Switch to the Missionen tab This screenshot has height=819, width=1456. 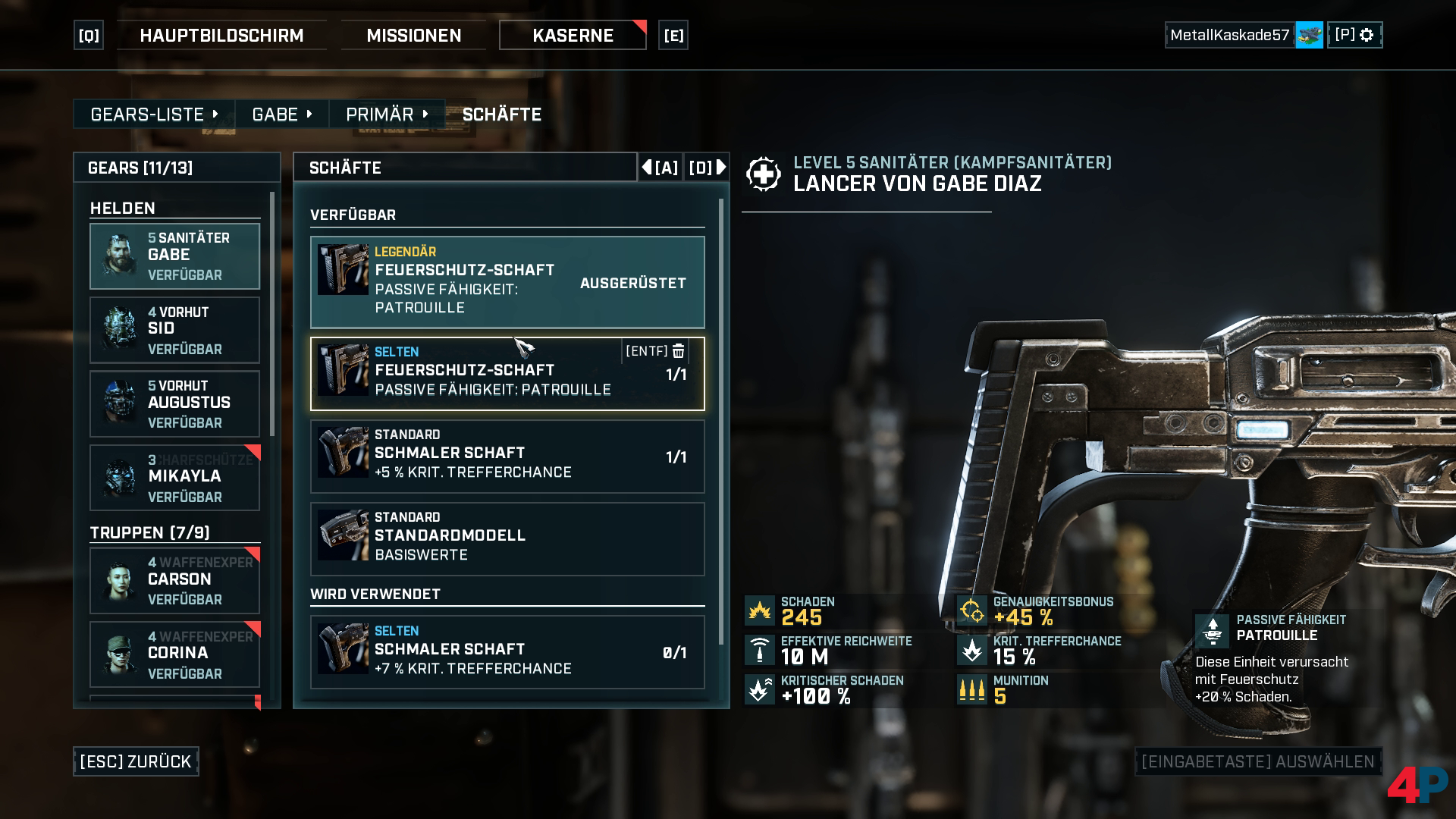pyautogui.click(x=413, y=36)
